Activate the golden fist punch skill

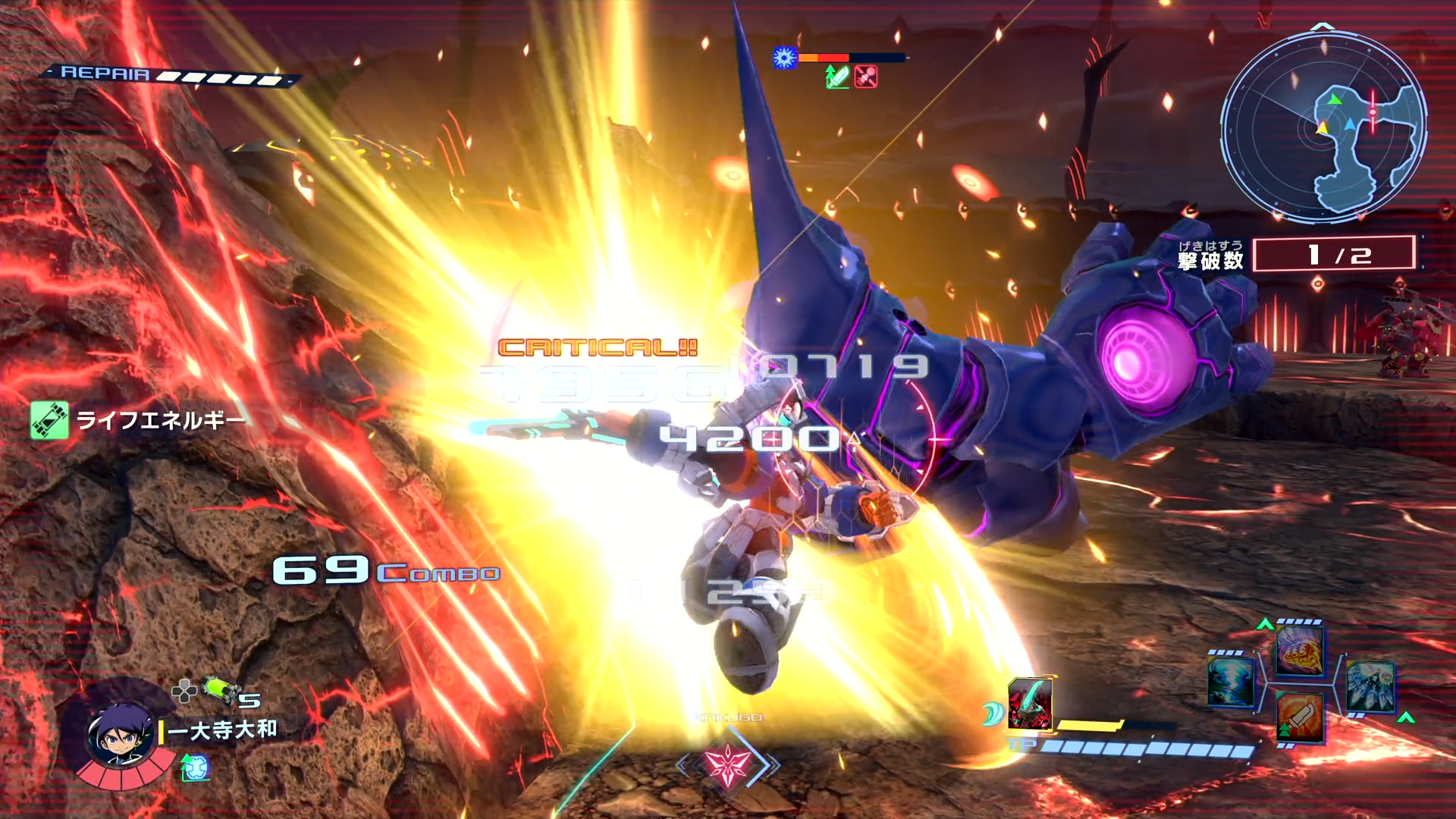click(x=1300, y=651)
